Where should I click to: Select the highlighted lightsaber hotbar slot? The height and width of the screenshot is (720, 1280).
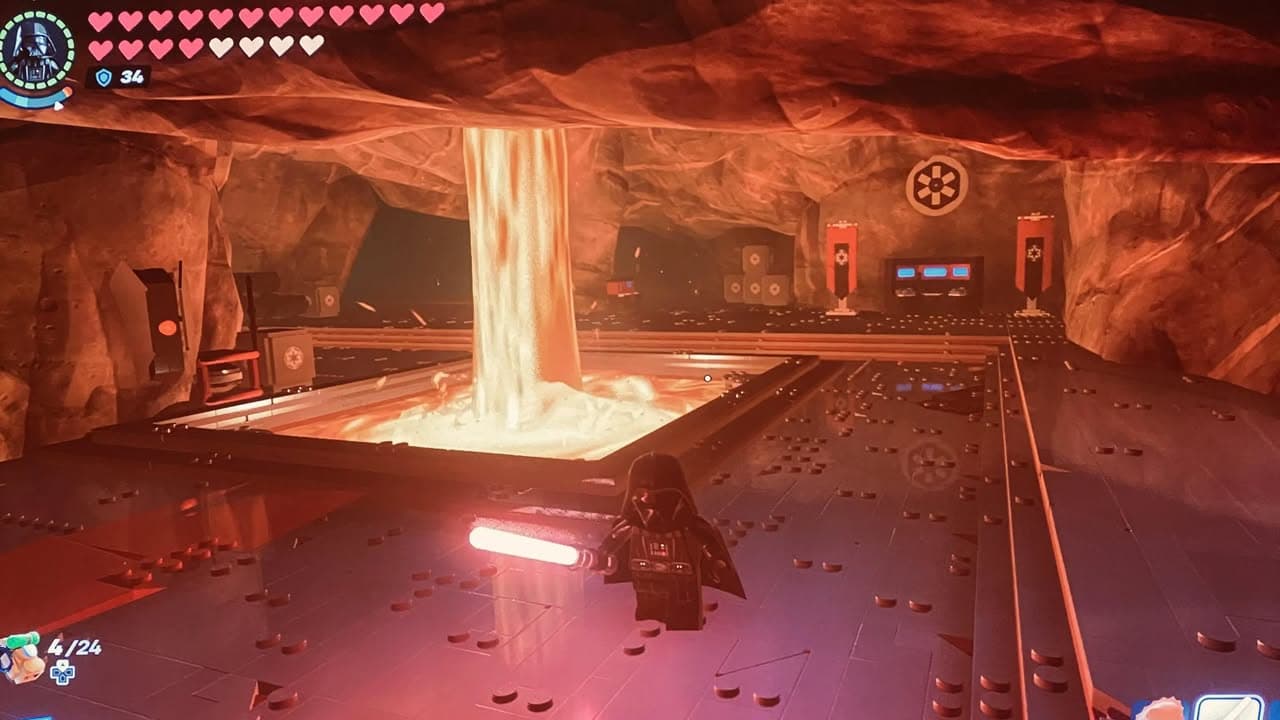(1229, 709)
